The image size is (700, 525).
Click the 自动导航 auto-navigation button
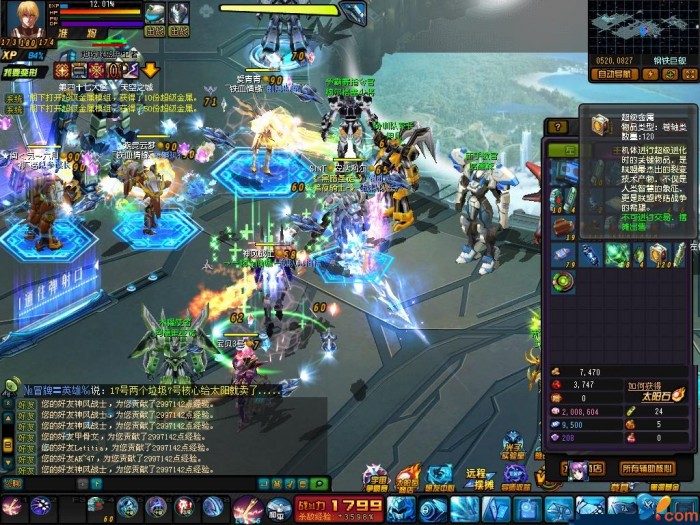click(616, 74)
